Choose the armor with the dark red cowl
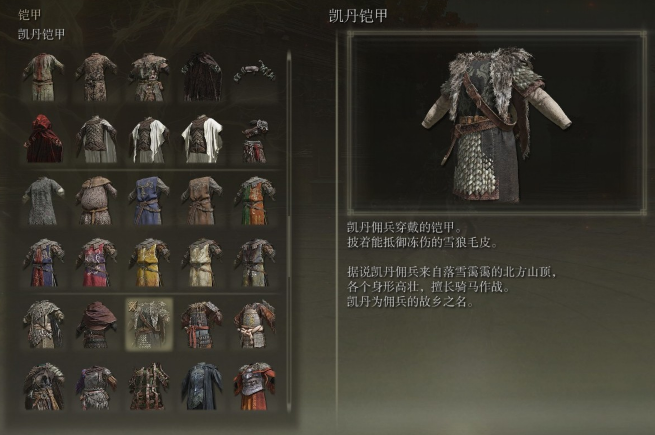This screenshot has width=655, height=435. [x=96, y=323]
